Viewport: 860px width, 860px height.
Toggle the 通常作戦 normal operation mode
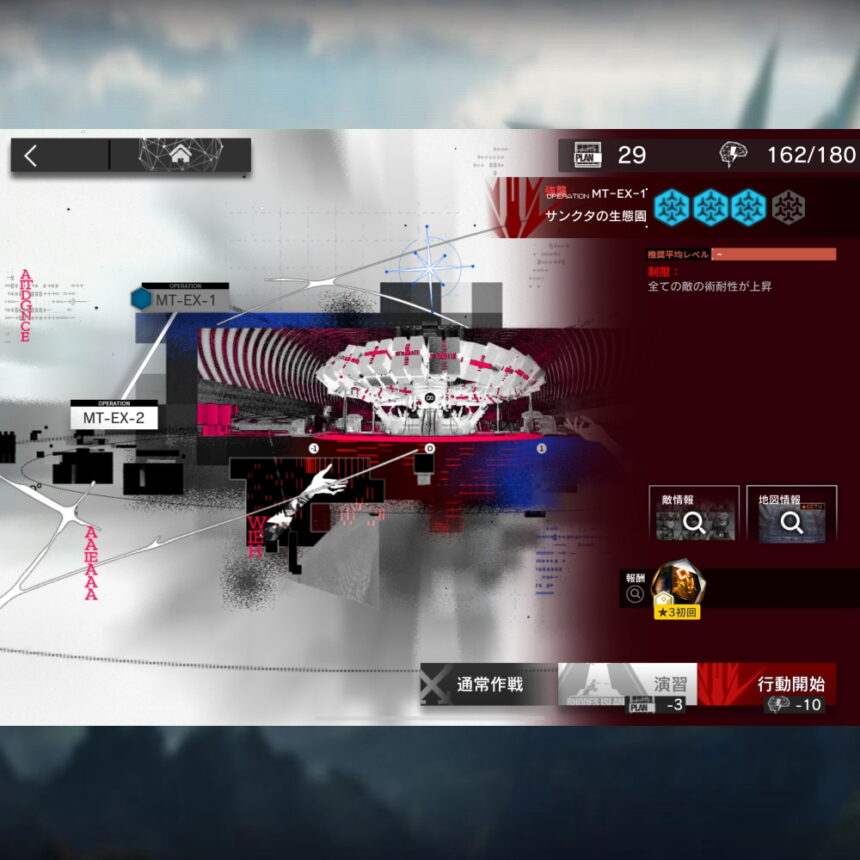pyautogui.click(x=488, y=685)
